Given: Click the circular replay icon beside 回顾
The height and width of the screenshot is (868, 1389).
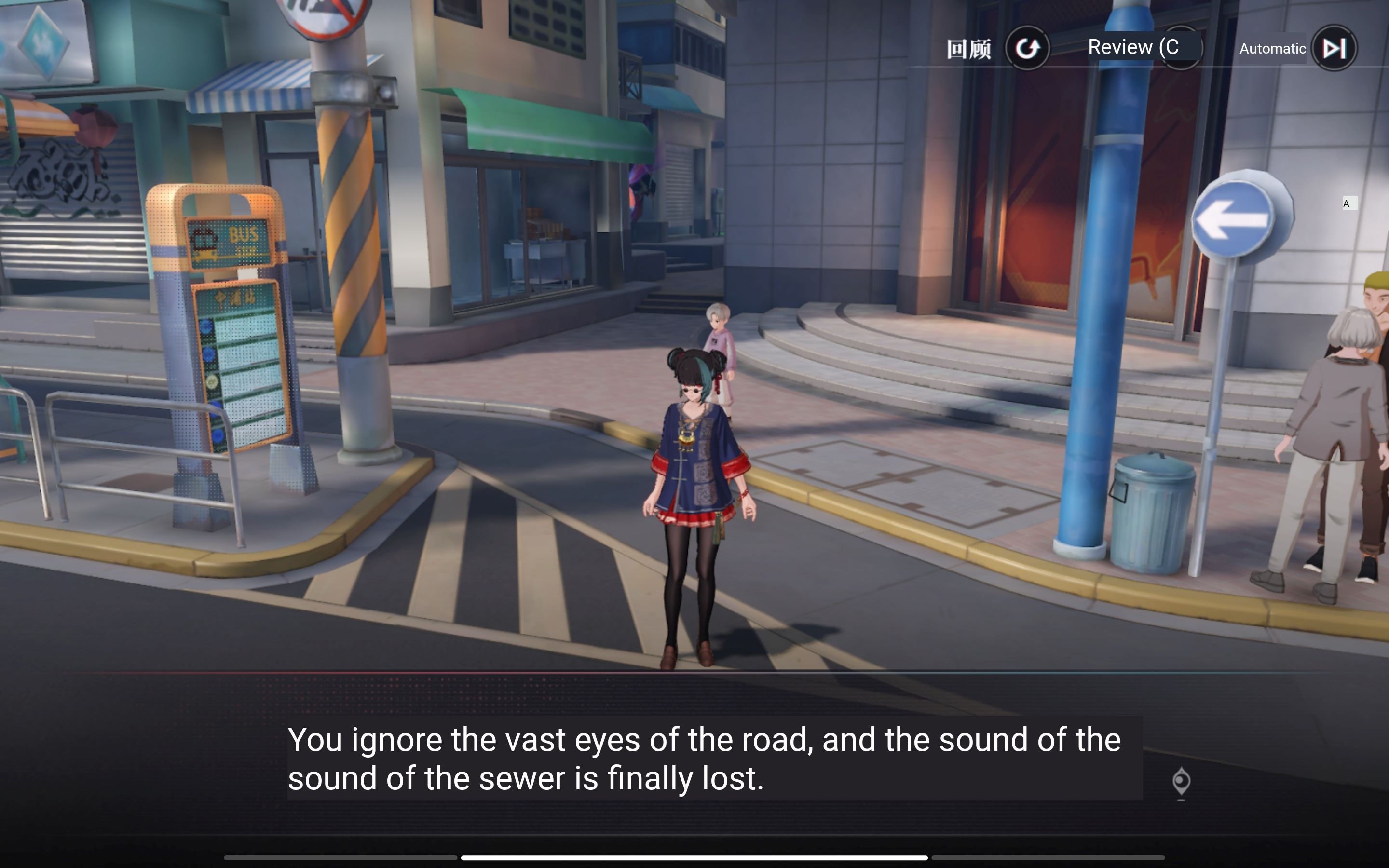Looking at the screenshot, I should 1029,48.
